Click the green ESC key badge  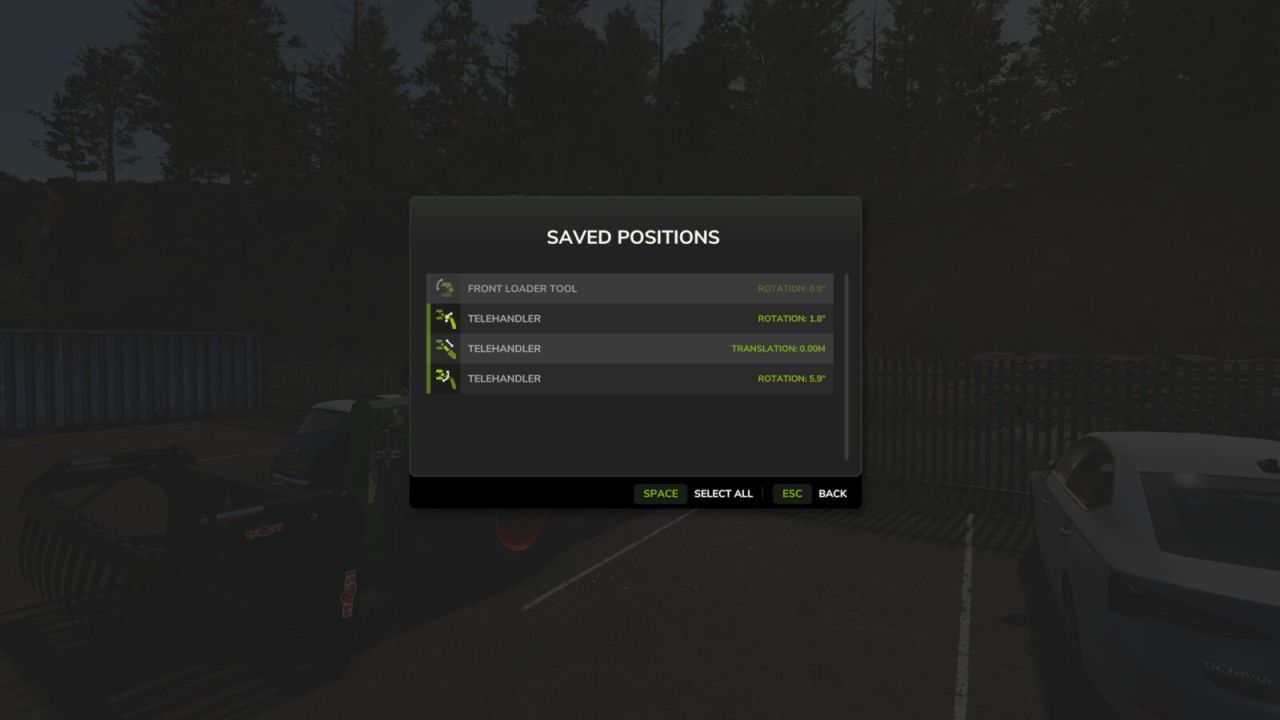coord(791,493)
